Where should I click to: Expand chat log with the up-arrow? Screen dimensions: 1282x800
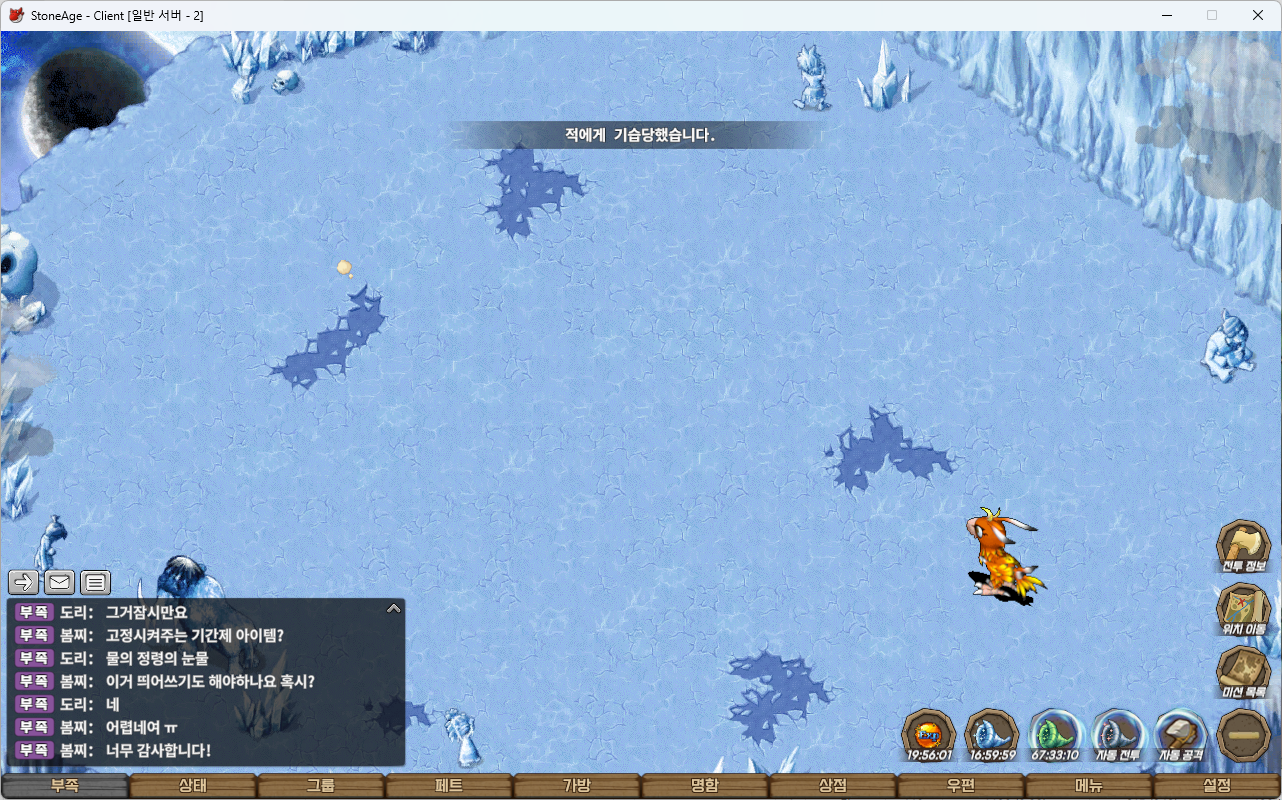(x=394, y=608)
